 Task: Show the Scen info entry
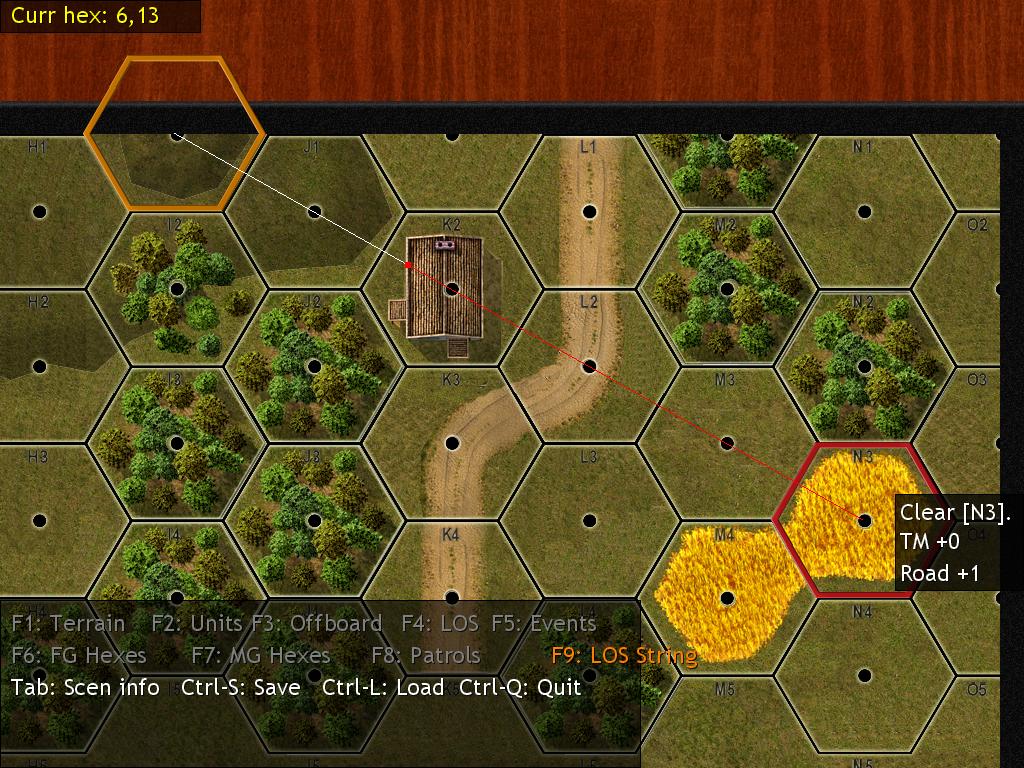(85, 688)
